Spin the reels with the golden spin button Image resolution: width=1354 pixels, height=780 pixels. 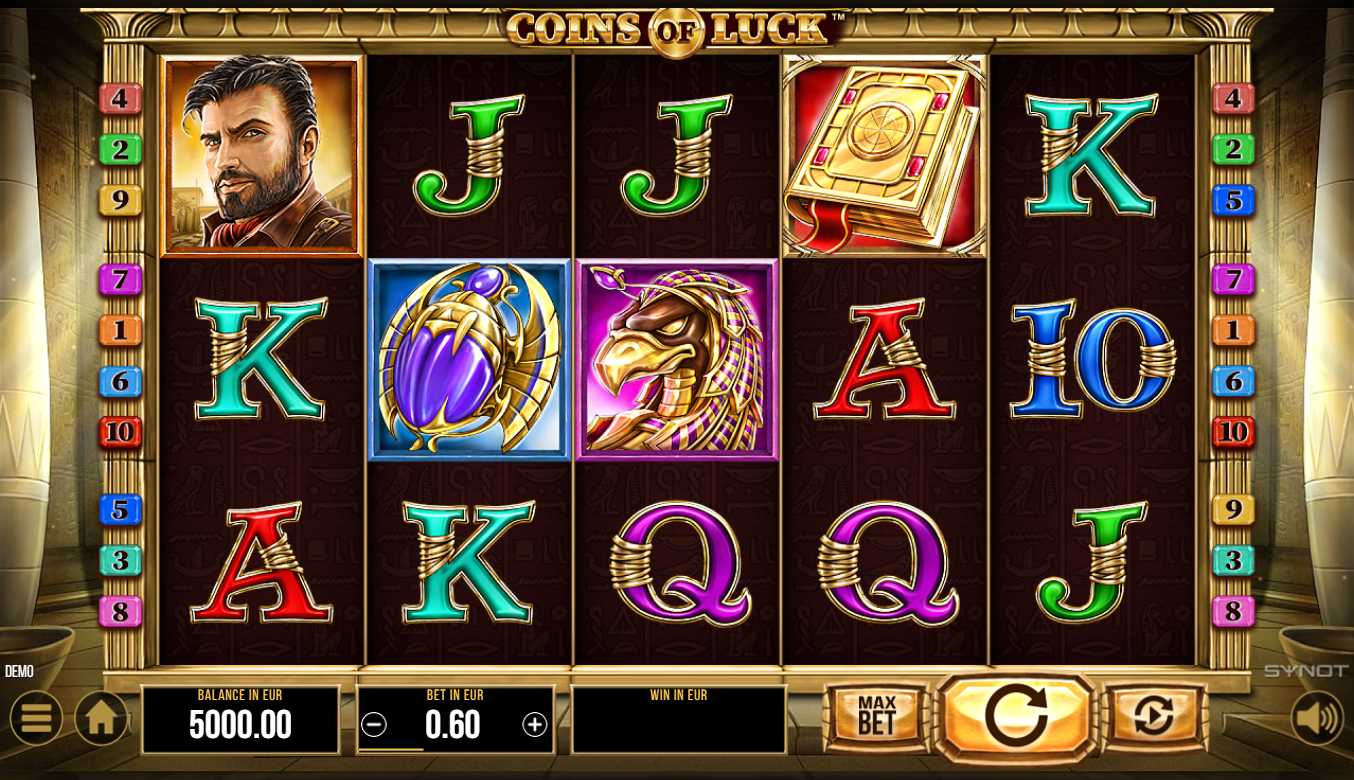[x=1016, y=717]
